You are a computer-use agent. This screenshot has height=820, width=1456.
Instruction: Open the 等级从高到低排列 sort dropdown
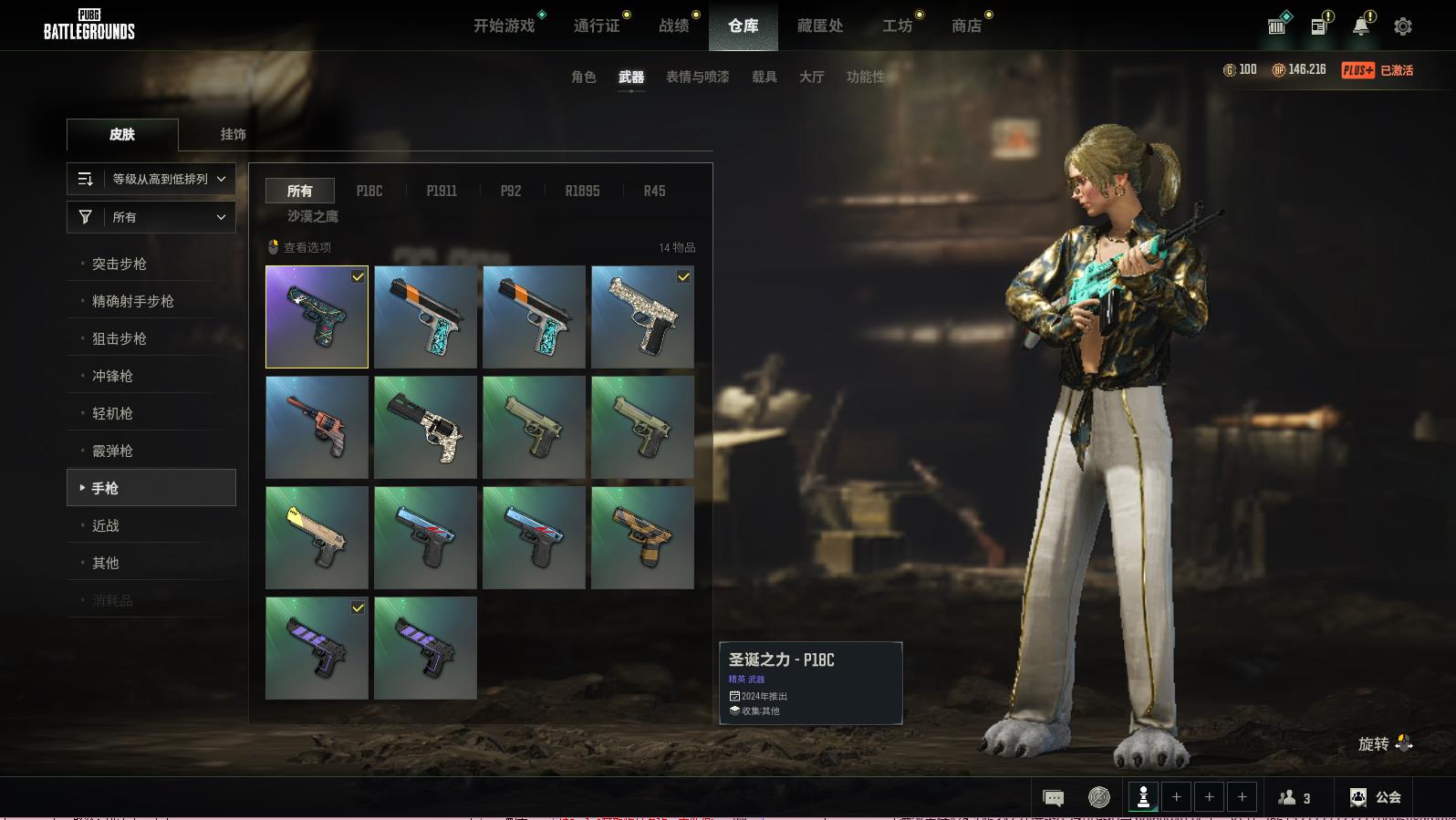point(151,179)
